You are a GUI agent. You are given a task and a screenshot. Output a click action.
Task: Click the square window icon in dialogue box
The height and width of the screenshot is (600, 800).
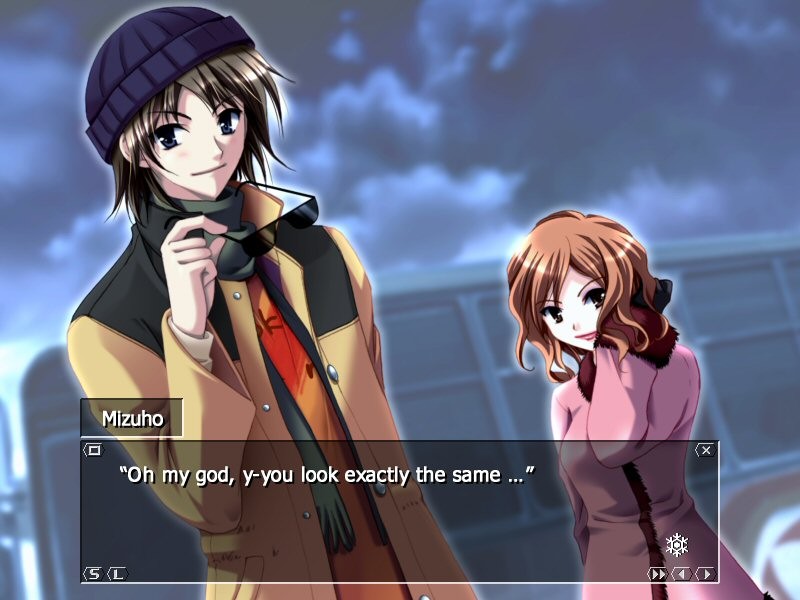[93, 450]
